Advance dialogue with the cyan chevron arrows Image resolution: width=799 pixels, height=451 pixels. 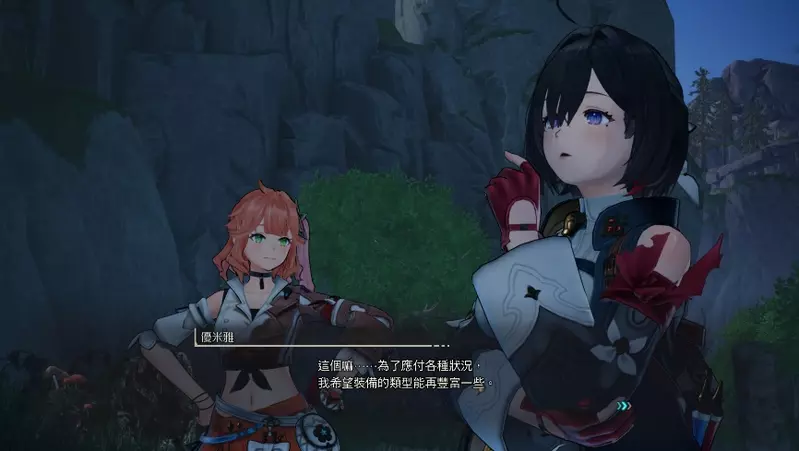pyautogui.click(x=624, y=406)
